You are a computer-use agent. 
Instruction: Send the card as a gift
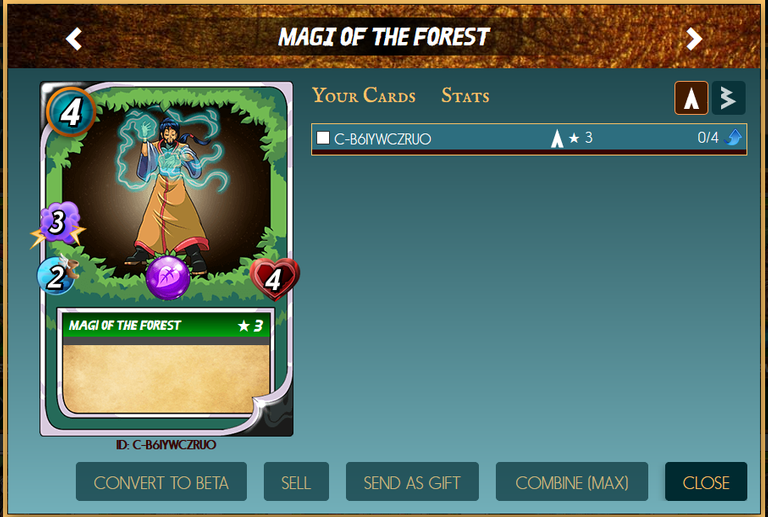412,482
